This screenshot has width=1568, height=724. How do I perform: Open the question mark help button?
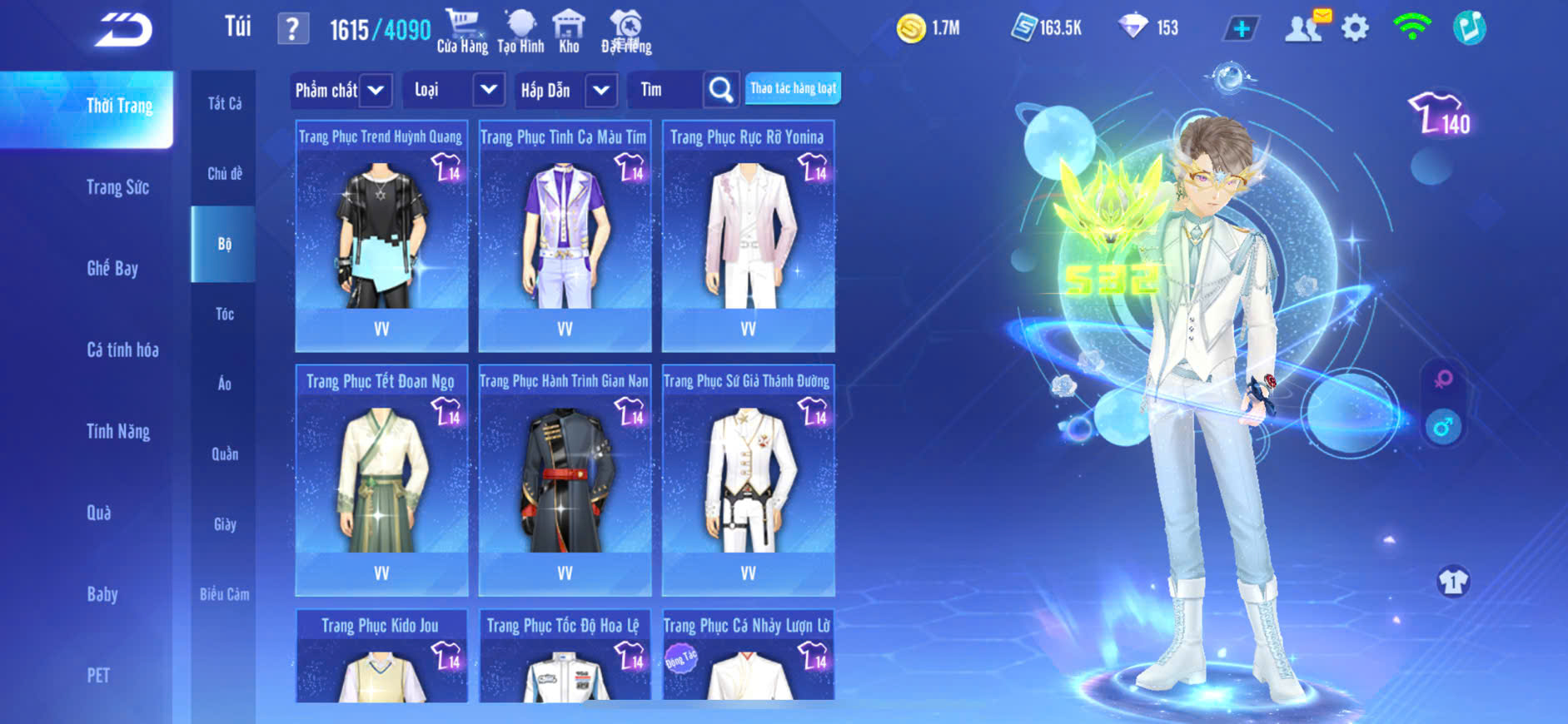point(292,29)
